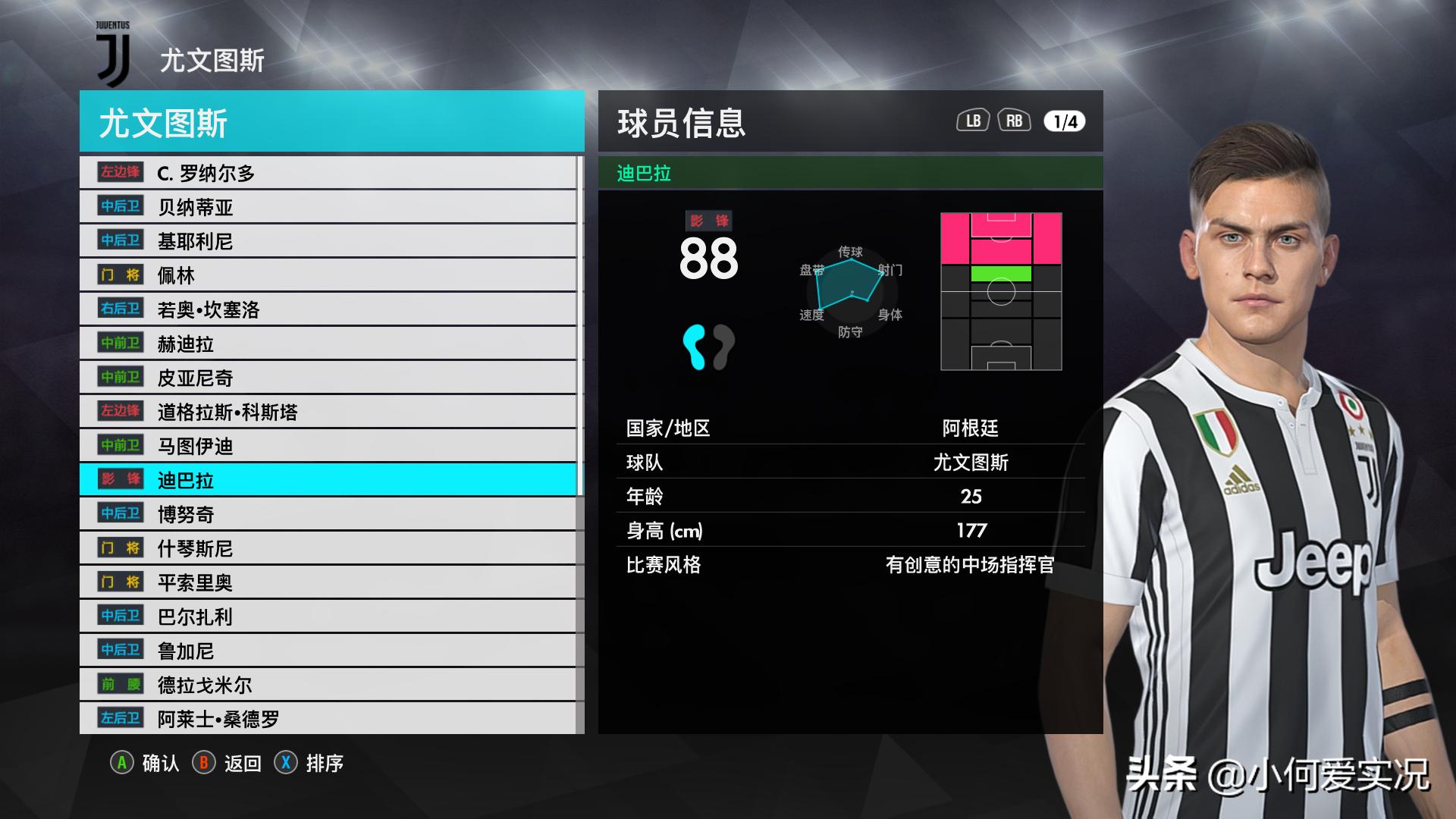Viewport: 1456px width, 819px height.
Task: Select 马图伊迪 row
Action: (x=328, y=446)
